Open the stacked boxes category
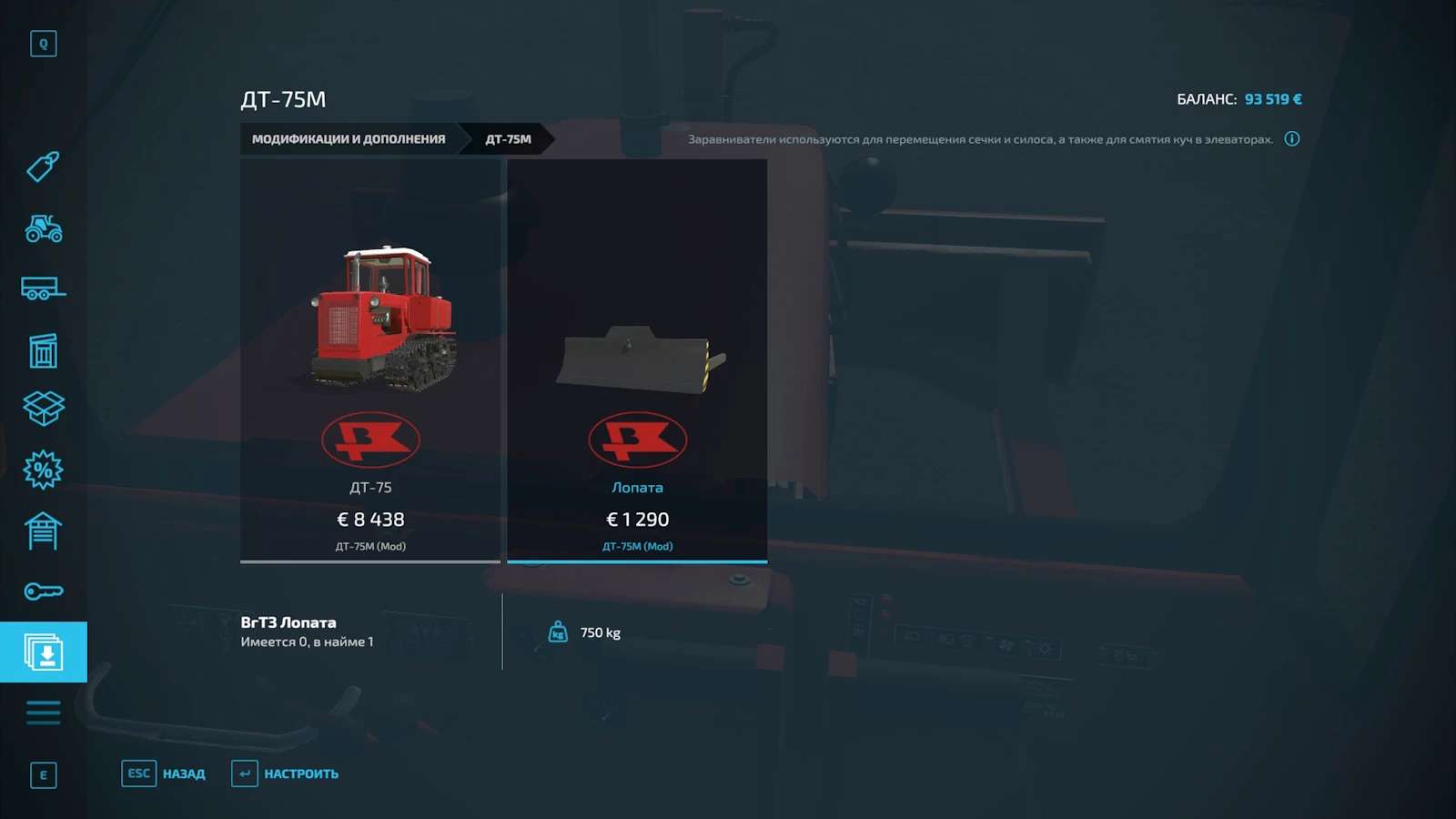This screenshot has width=1456, height=819. pos(43,409)
